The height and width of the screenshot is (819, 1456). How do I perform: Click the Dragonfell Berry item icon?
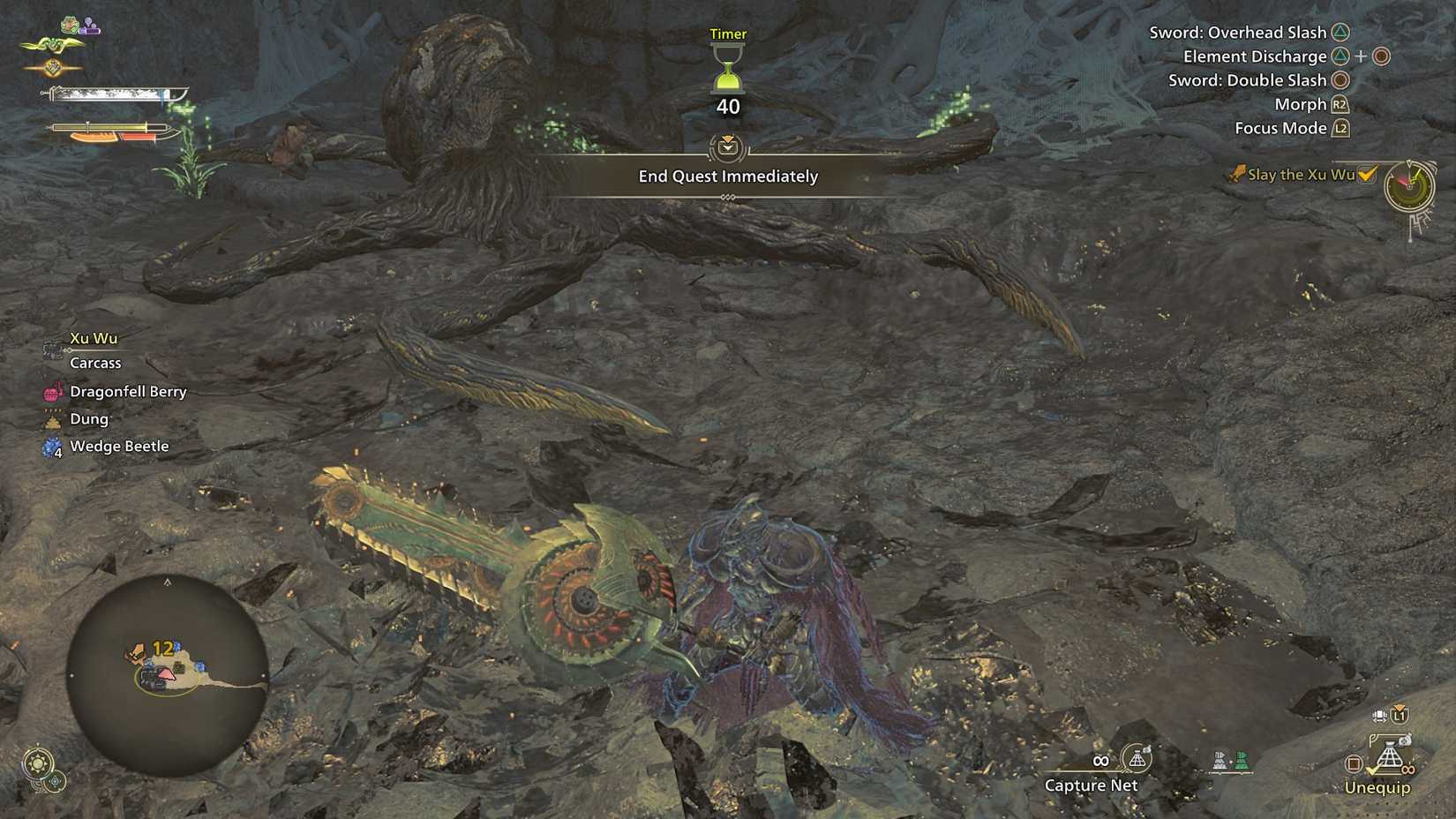point(53,392)
